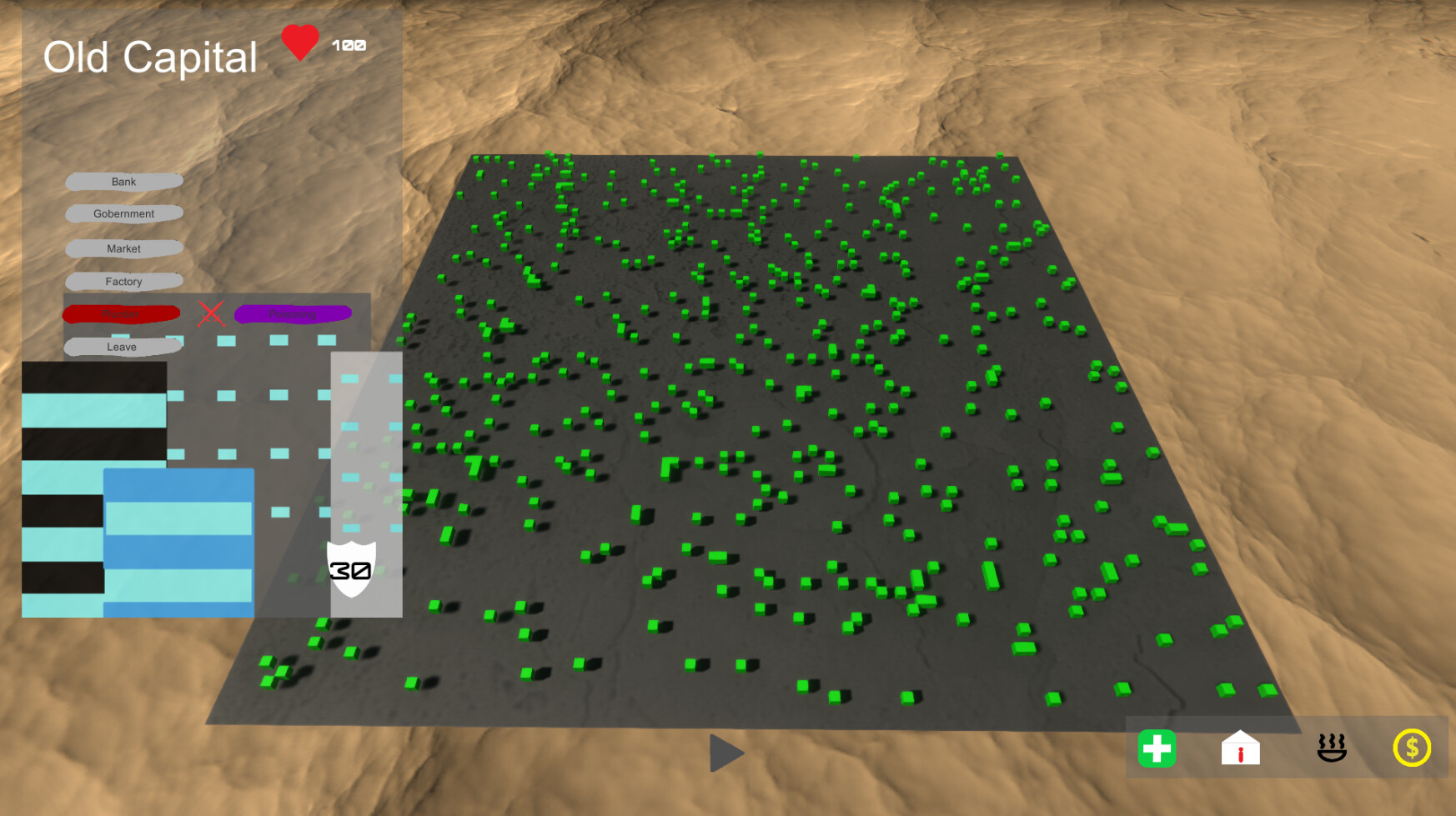This screenshot has height=816, width=1456.
Task: Click the crossed red swords combat icon
Action: coord(211,314)
